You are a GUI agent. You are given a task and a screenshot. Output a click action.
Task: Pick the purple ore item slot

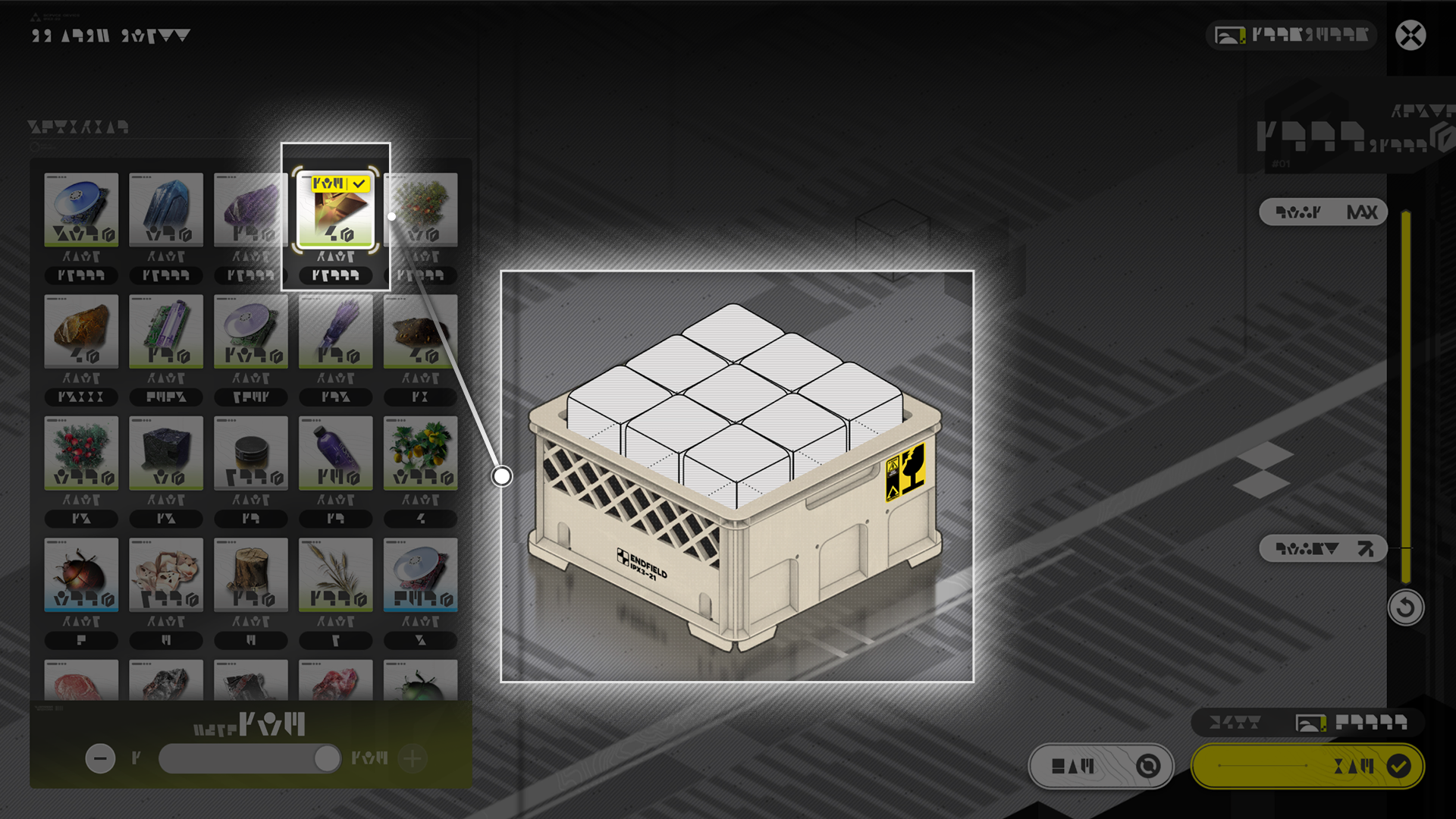click(250, 209)
